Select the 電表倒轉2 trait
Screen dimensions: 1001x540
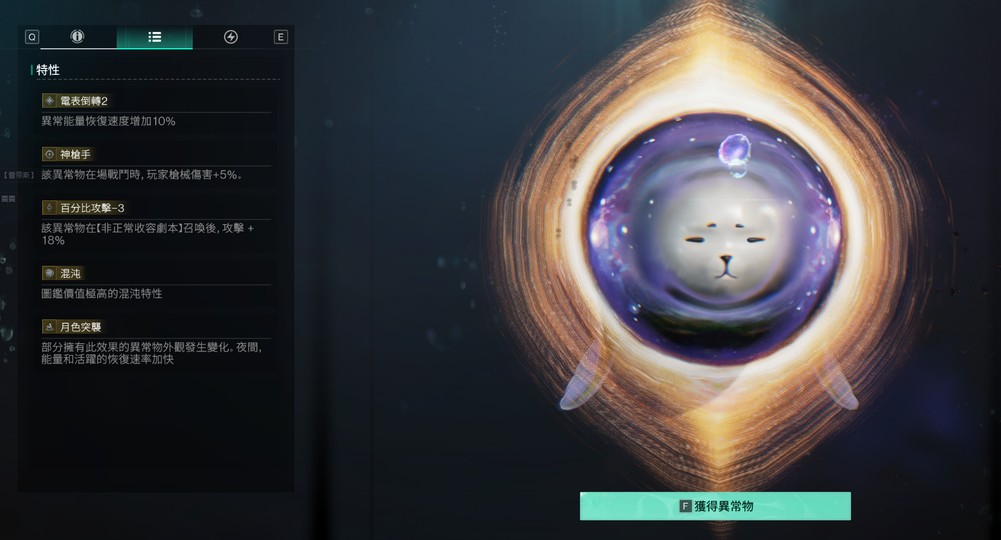[x=84, y=101]
